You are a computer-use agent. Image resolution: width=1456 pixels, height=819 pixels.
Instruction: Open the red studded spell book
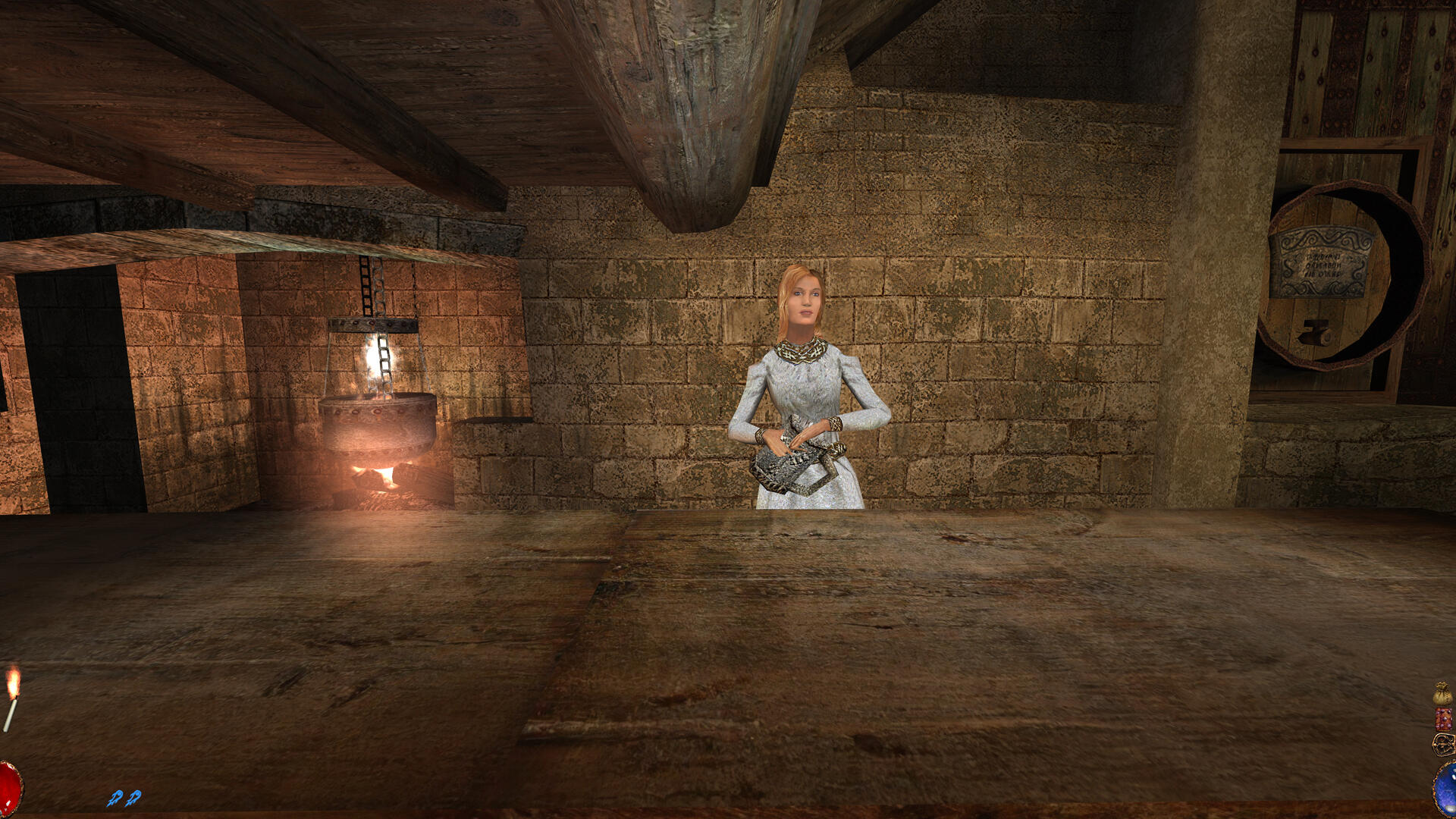point(1443,719)
